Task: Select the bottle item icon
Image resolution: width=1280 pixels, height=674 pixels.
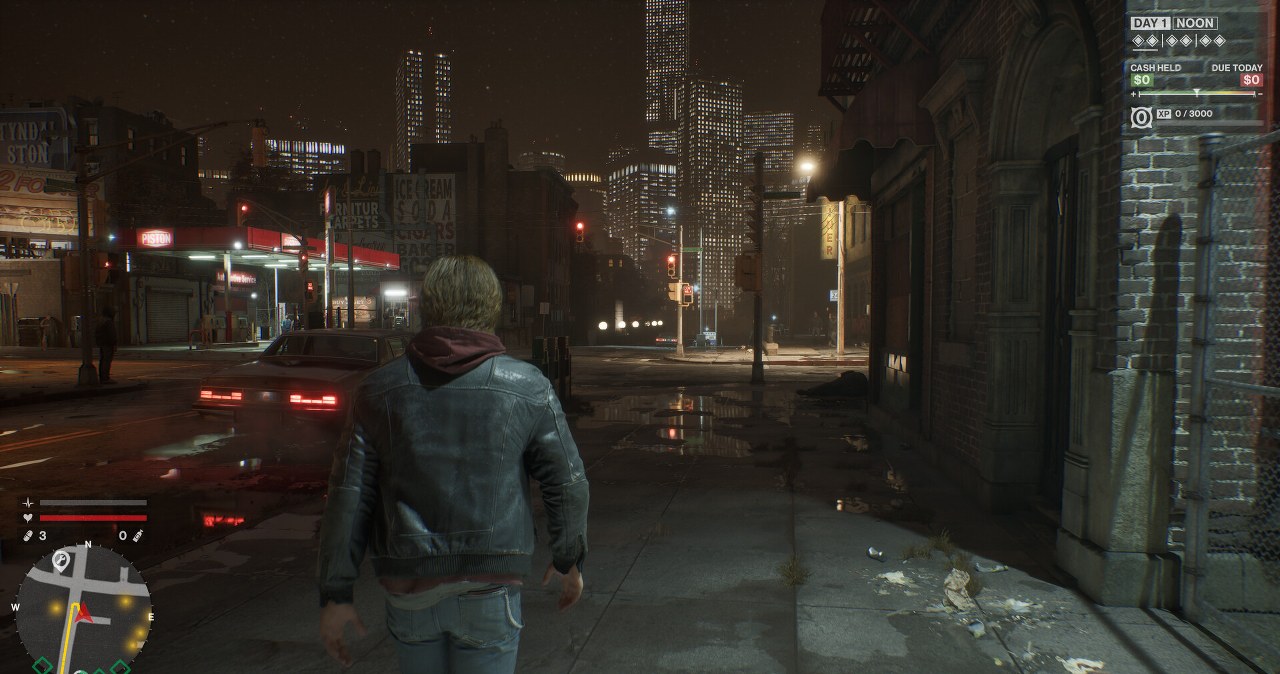Action: click(137, 536)
